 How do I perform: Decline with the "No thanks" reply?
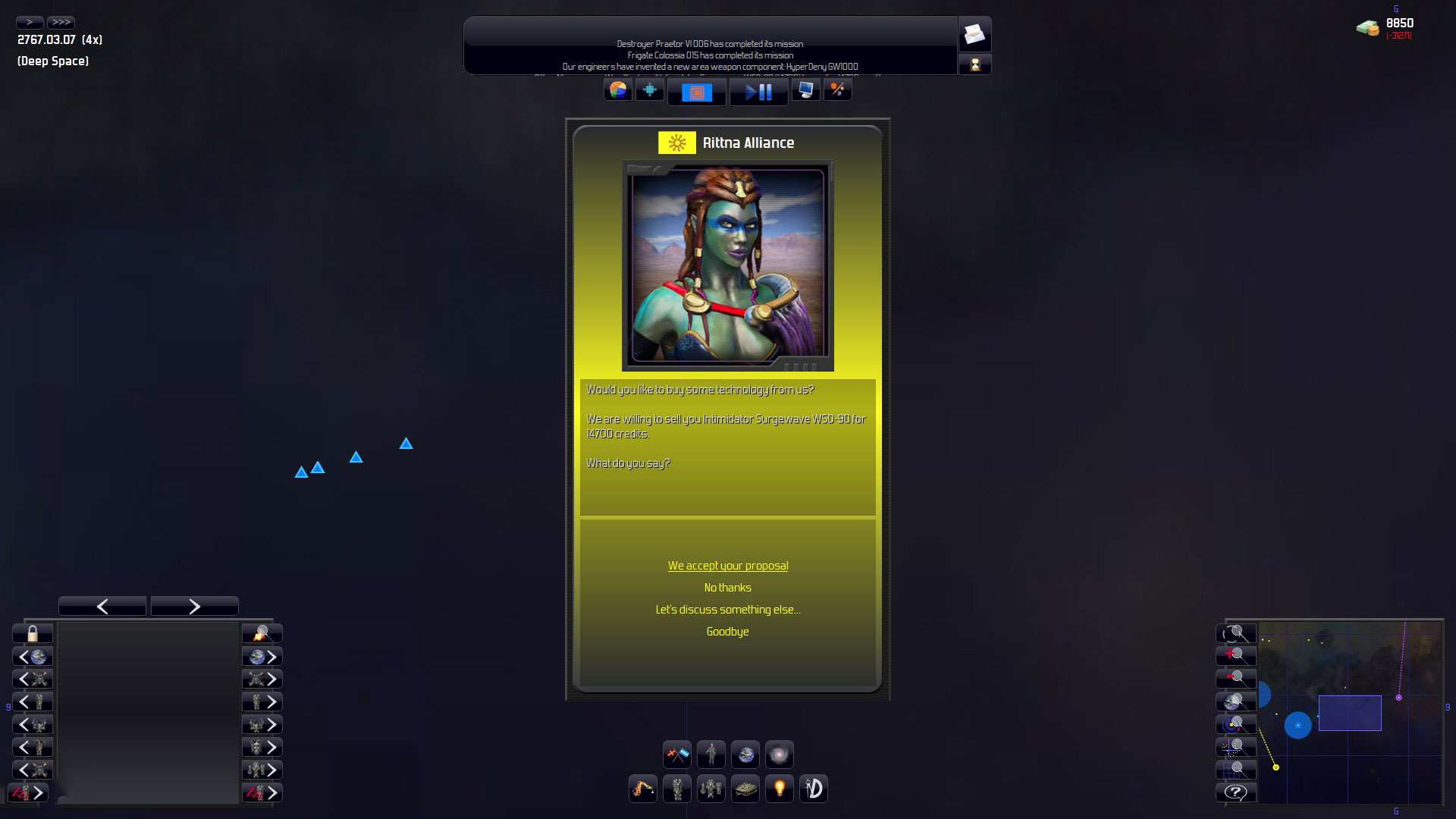[727, 588]
